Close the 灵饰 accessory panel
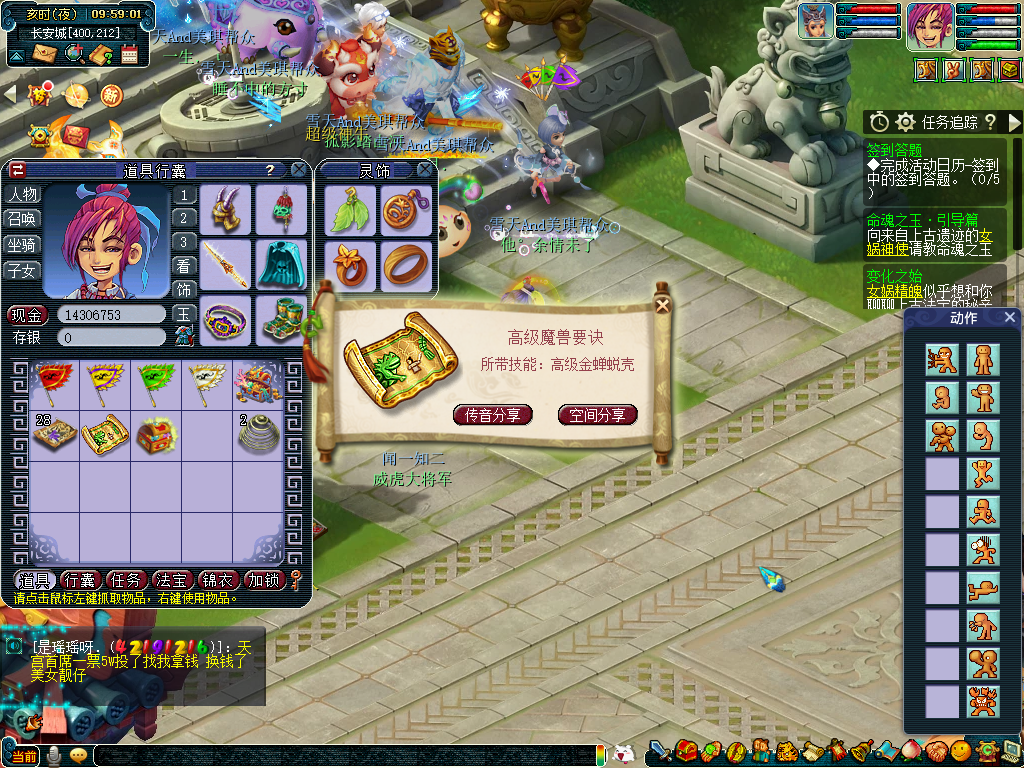Screen dimensions: 1024x768 click(x=425, y=170)
